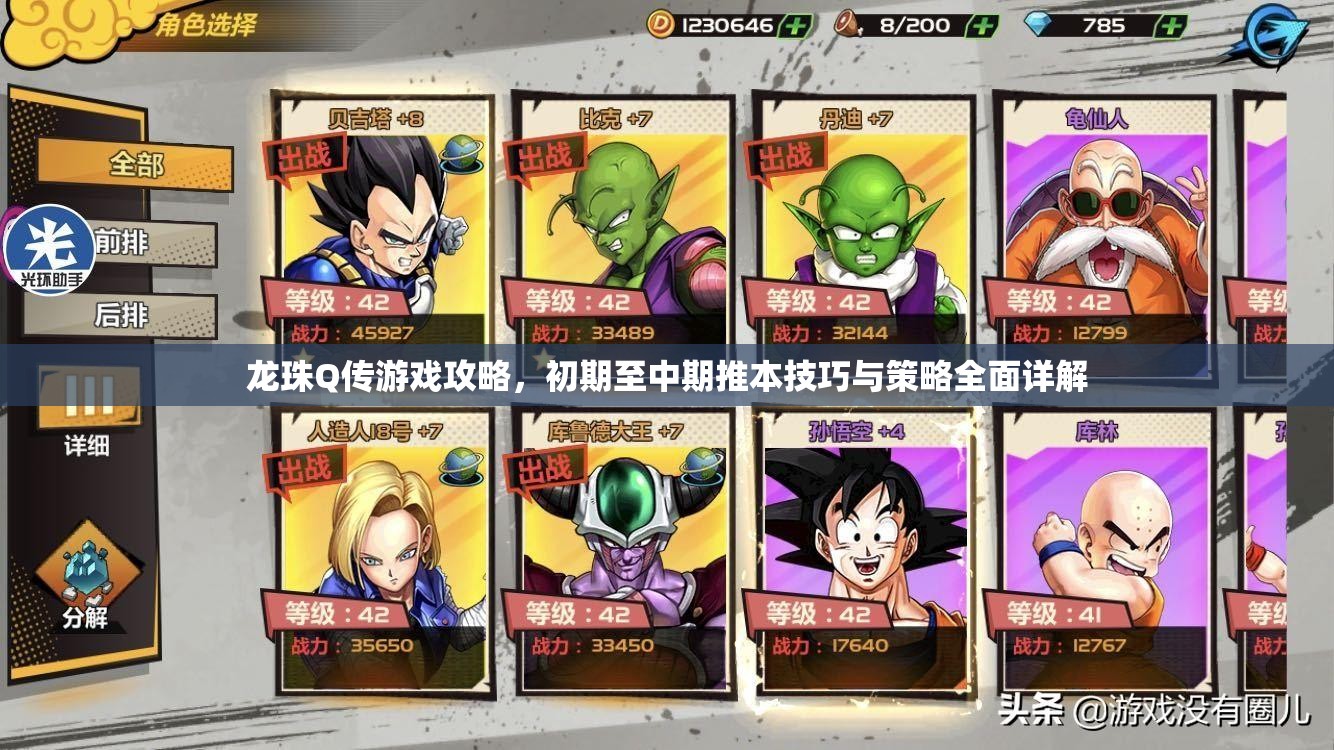The image size is (1334, 750).
Task: Toggle 出战 status on 丹迪's card
Action: click(784, 153)
